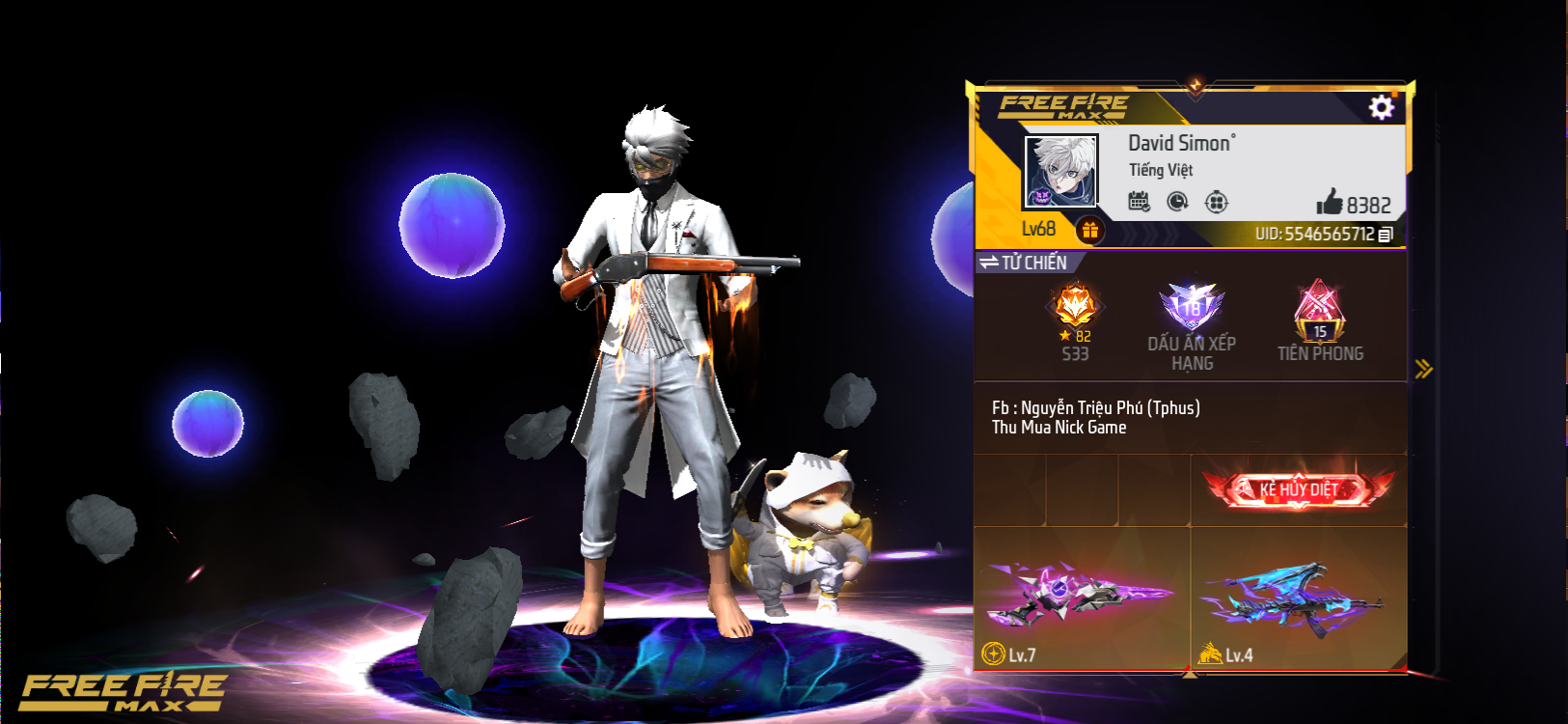Click the calendar check-in icon
Screen dimensions: 1568x724
(x=1140, y=201)
